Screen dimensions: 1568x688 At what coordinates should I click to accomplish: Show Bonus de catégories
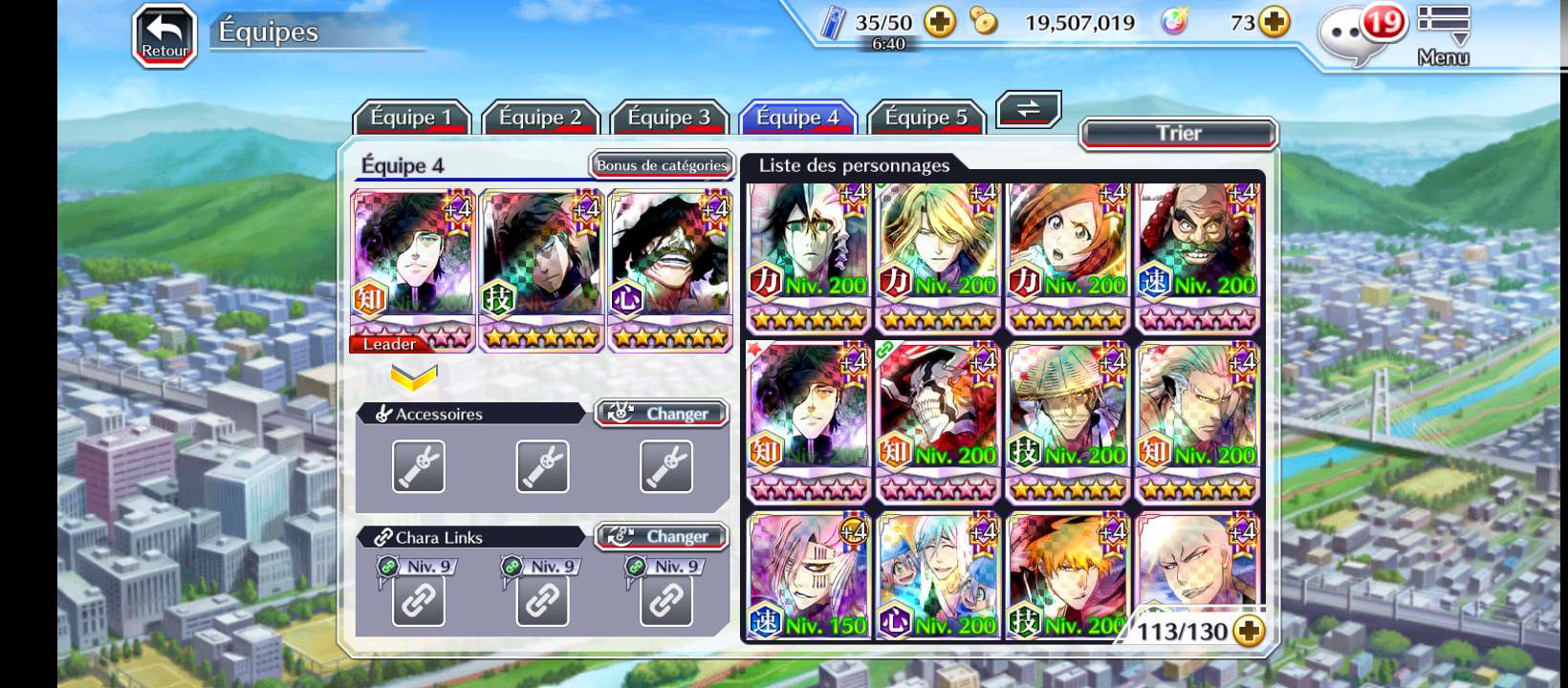pyautogui.click(x=662, y=165)
